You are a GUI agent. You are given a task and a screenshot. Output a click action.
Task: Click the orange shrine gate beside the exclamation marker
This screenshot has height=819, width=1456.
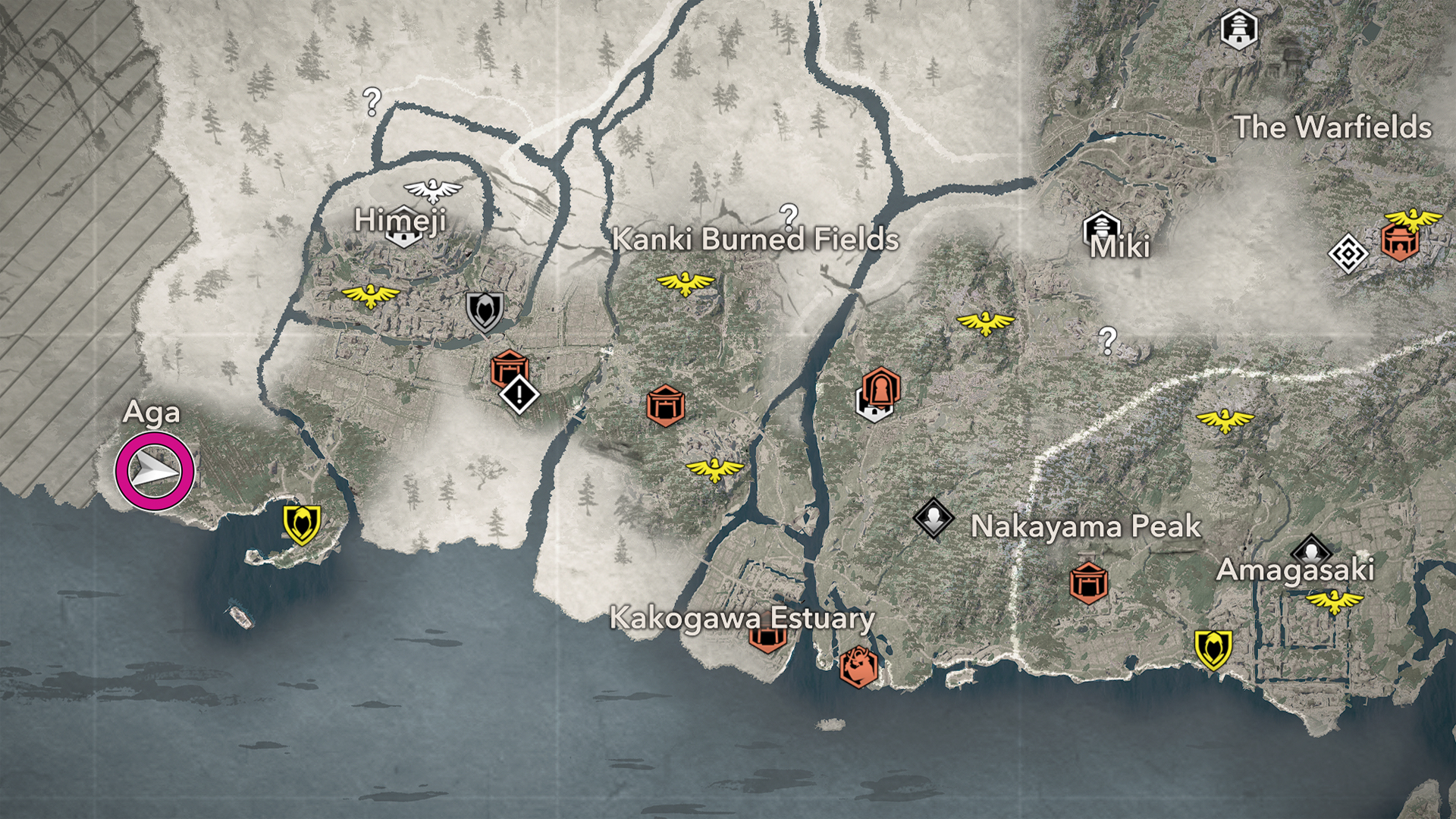509,367
